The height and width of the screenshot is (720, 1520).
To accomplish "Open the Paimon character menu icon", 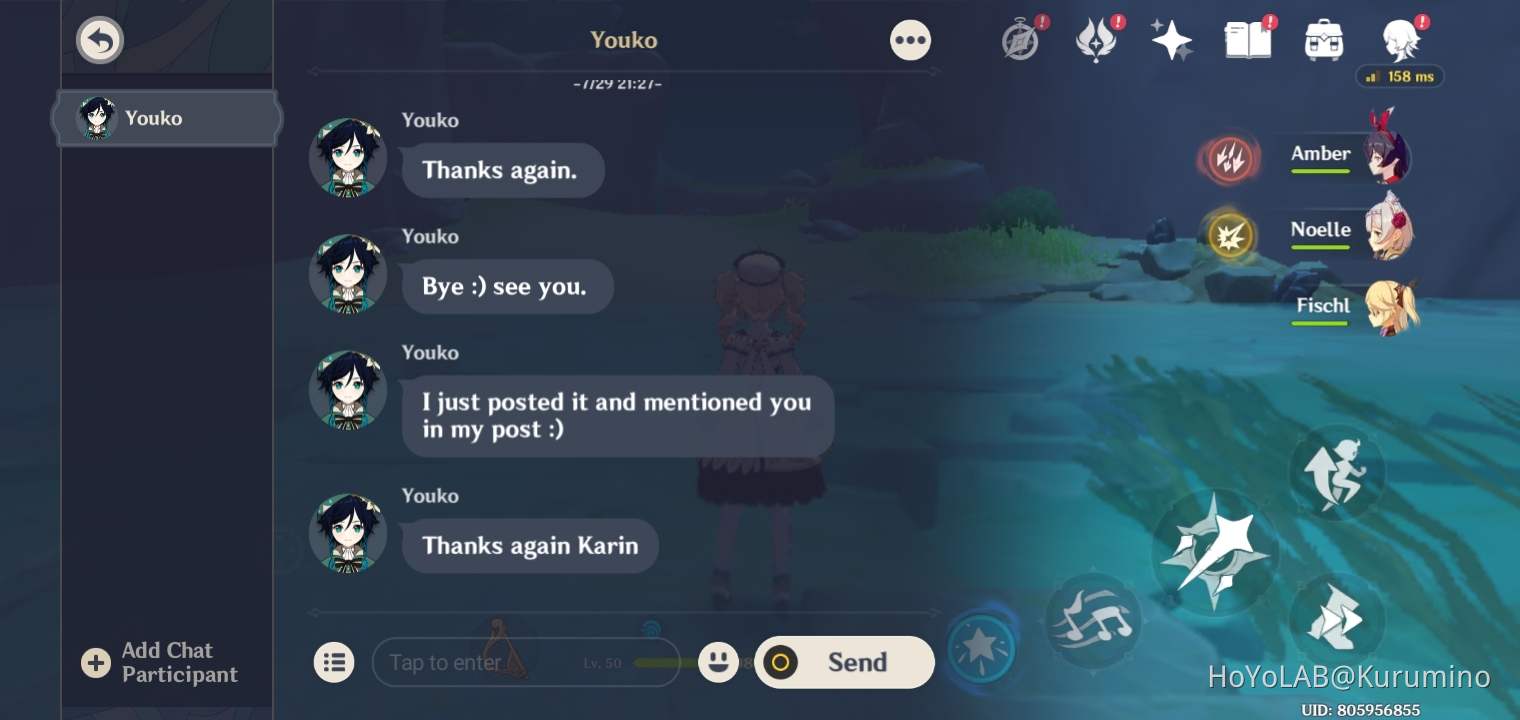I will tap(1399, 39).
